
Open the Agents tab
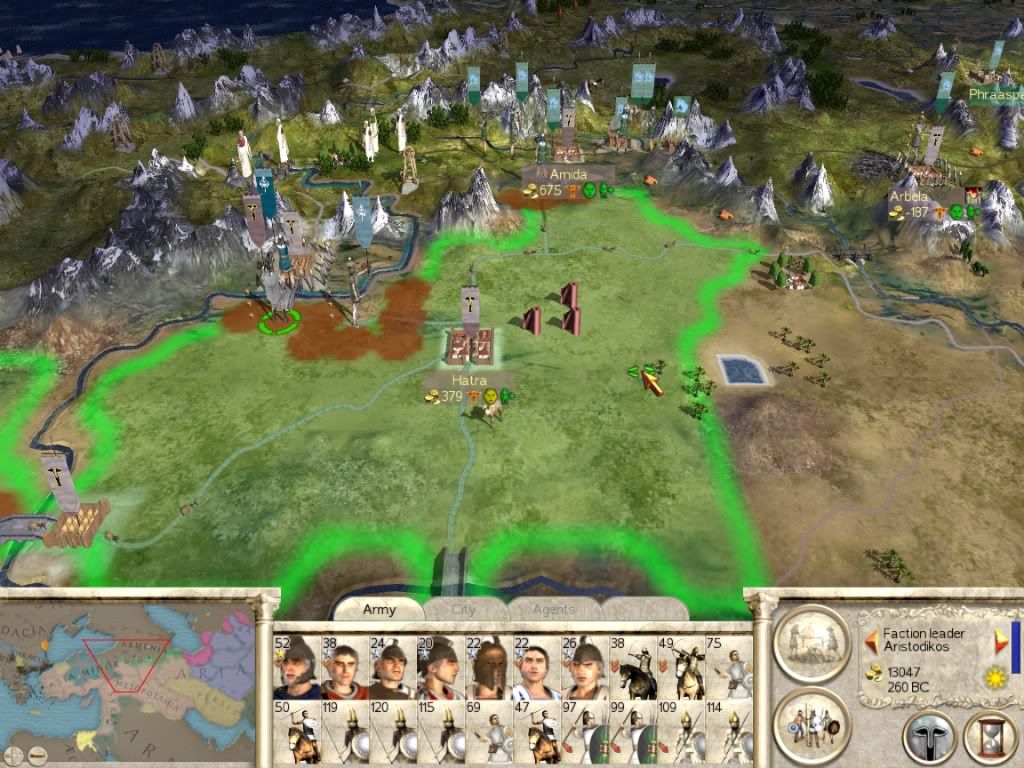[553, 609]
